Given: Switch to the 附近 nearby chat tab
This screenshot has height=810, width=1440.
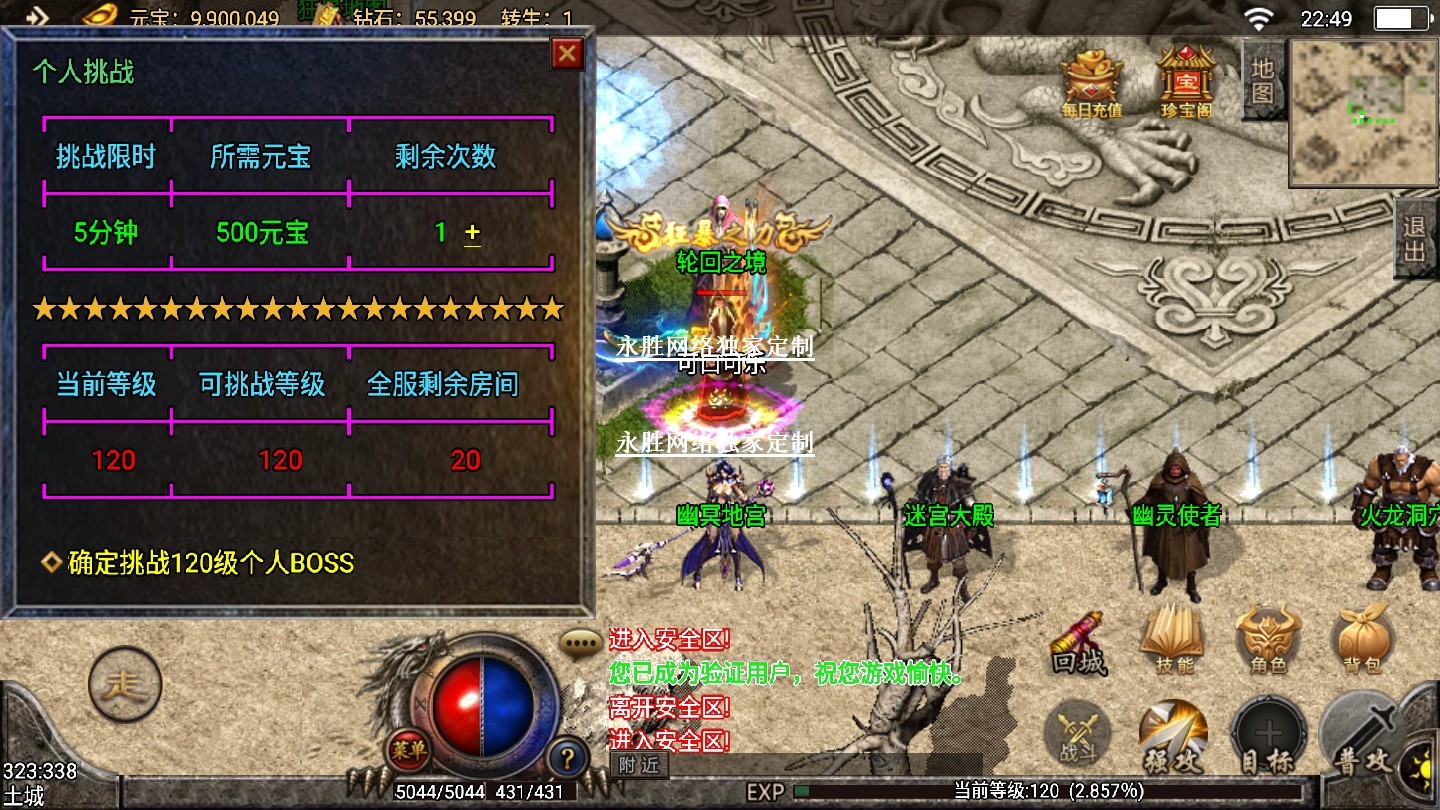Looking at the screenshot, I should point(639,765).
